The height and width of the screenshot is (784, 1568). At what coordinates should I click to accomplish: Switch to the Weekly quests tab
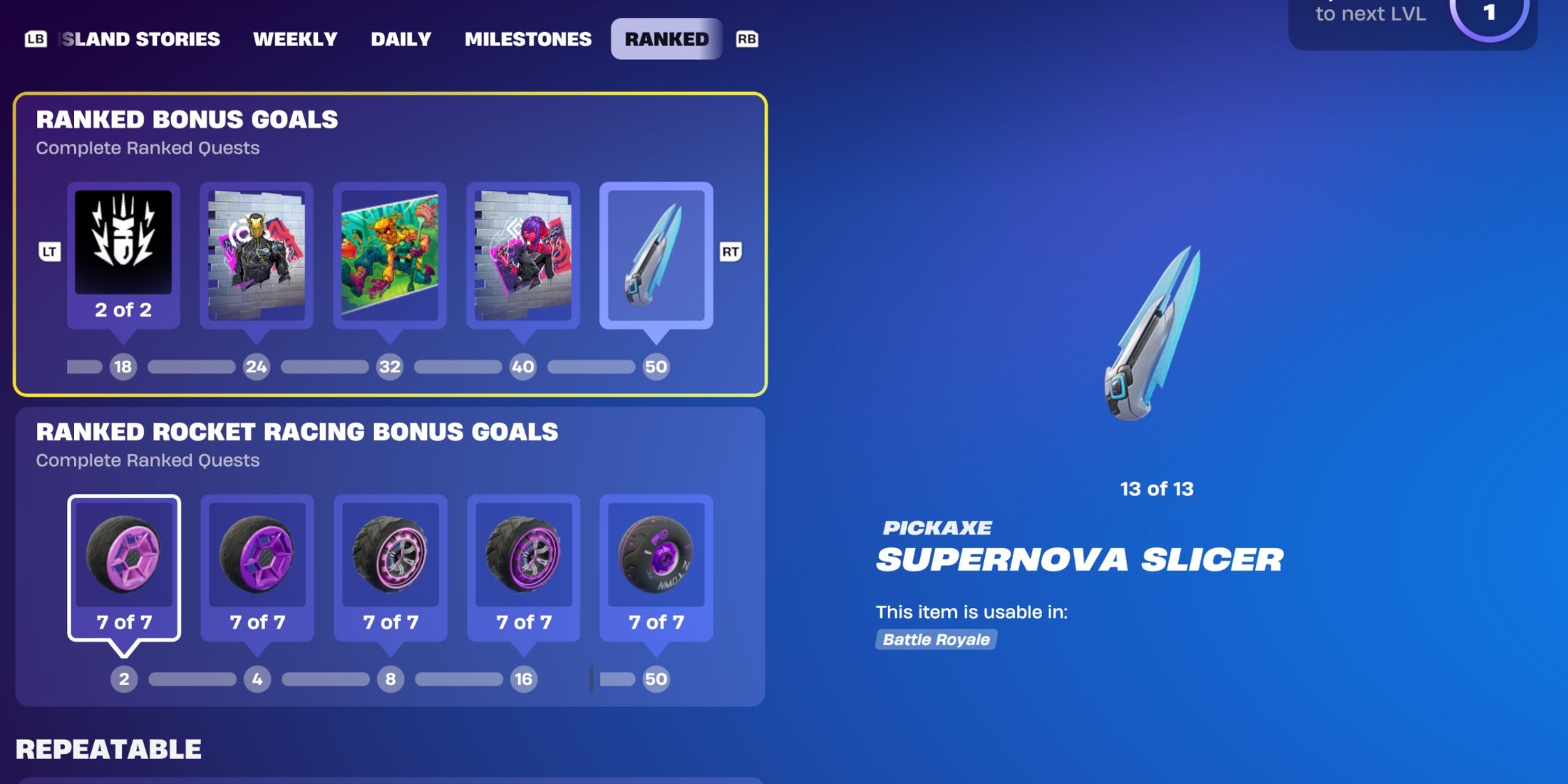[x=296, y=39]
